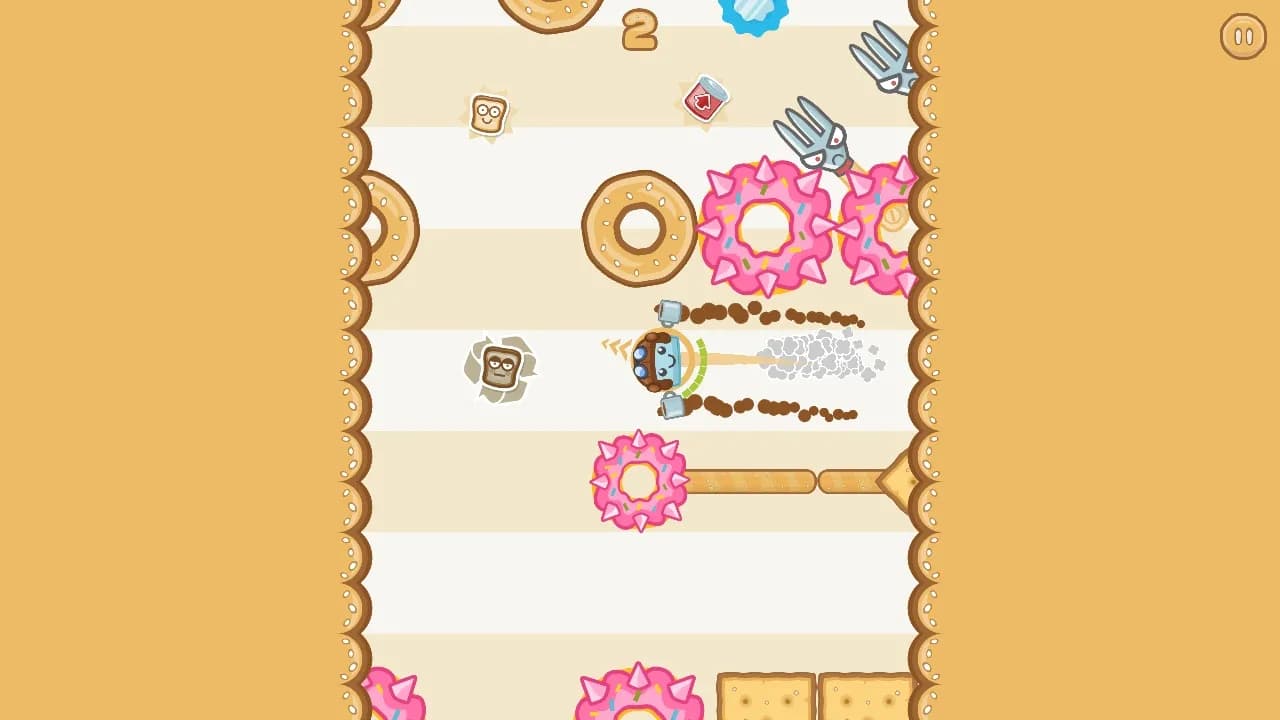Click the plain bagel beside the spiky donuts
Viewport: 1280px width, 720px height.
click(640, 225)
